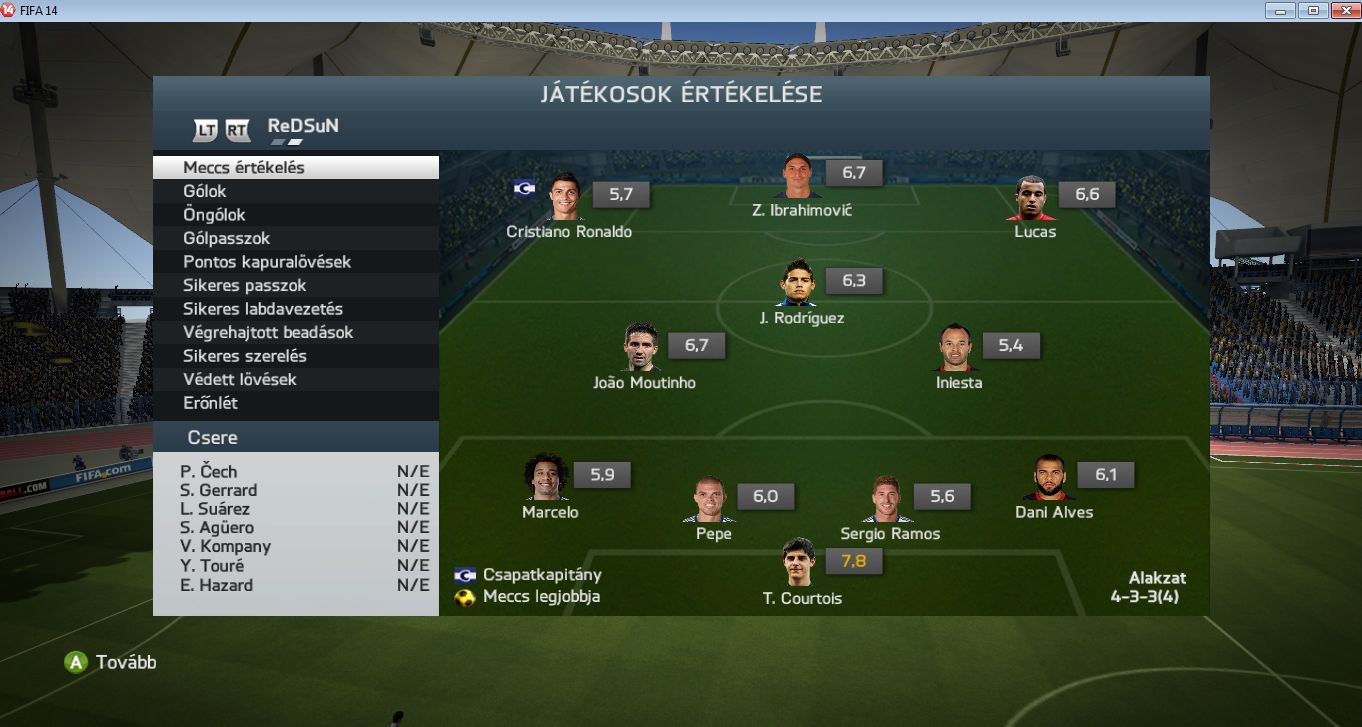Viewport: 1362px width, 727px height.
Task: Close the FIFA 14 window
Action: [x=1341, y=10]
